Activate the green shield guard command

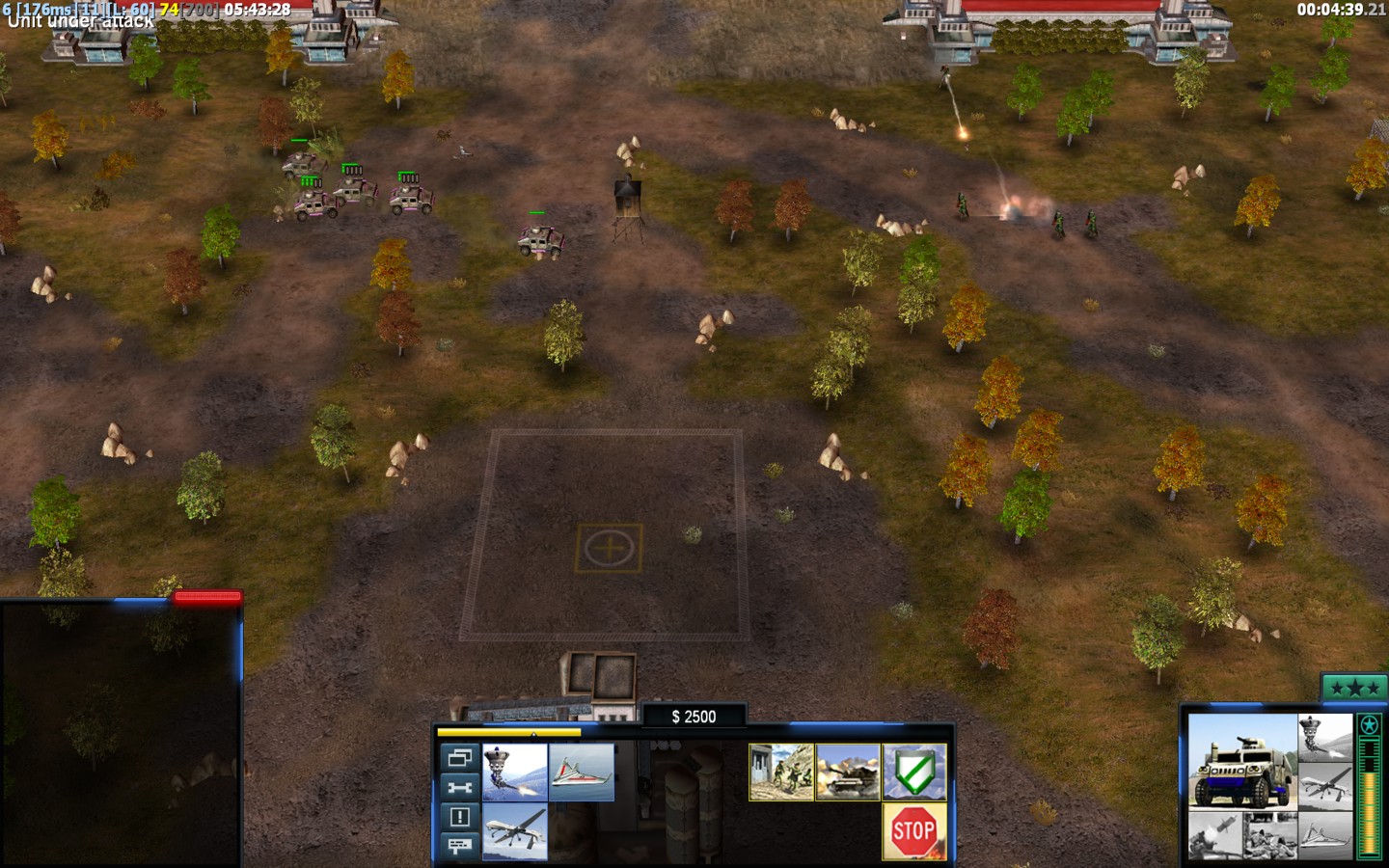(x=914, y=772)
